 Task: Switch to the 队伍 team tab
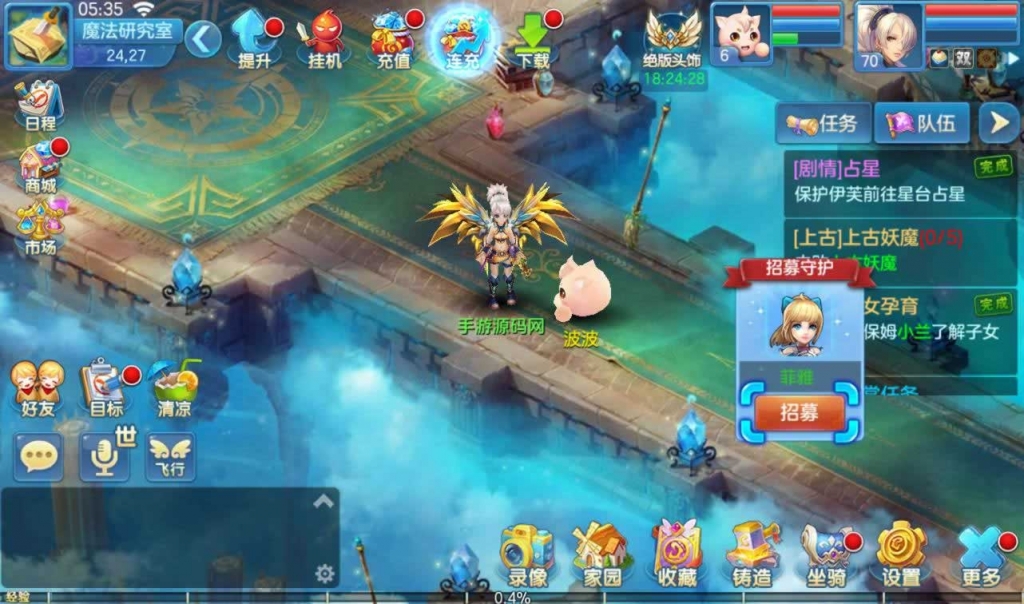[x=921, y=124]
